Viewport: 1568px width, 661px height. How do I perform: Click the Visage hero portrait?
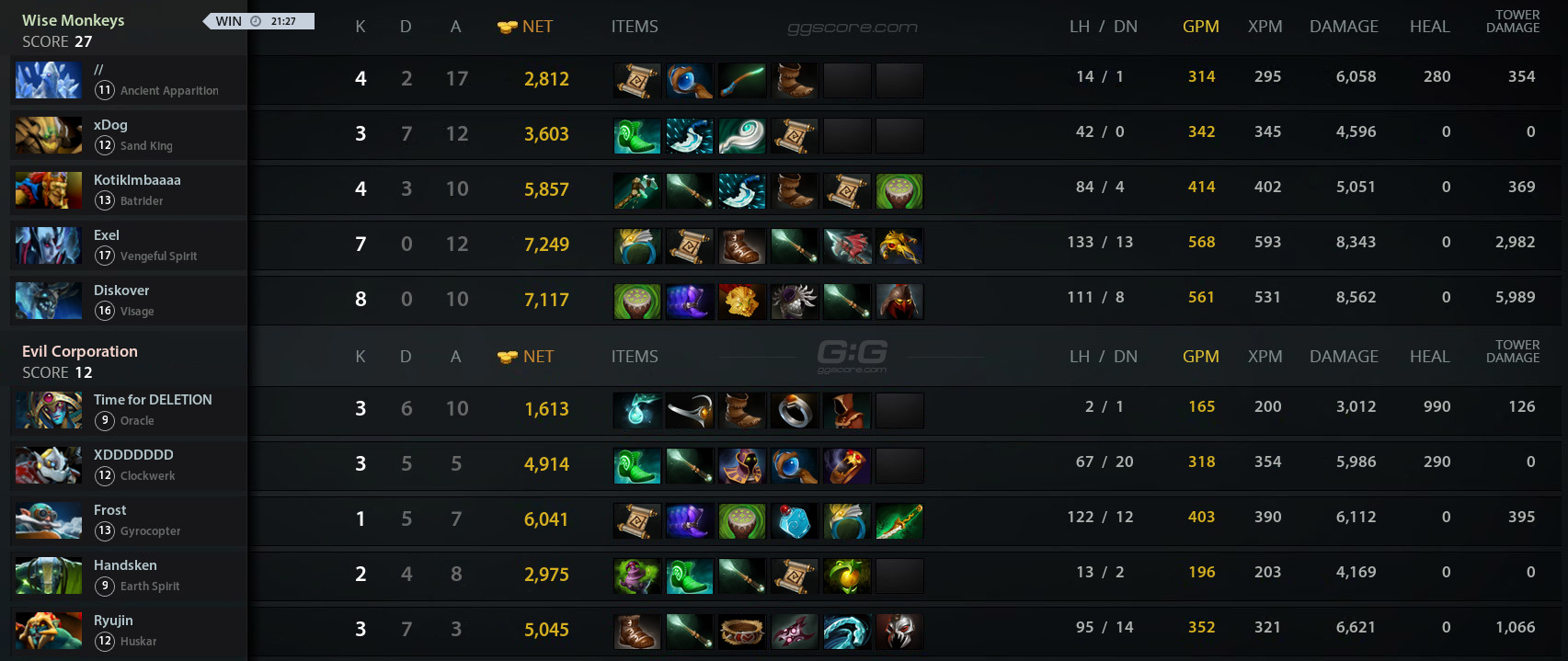[49, 302]
